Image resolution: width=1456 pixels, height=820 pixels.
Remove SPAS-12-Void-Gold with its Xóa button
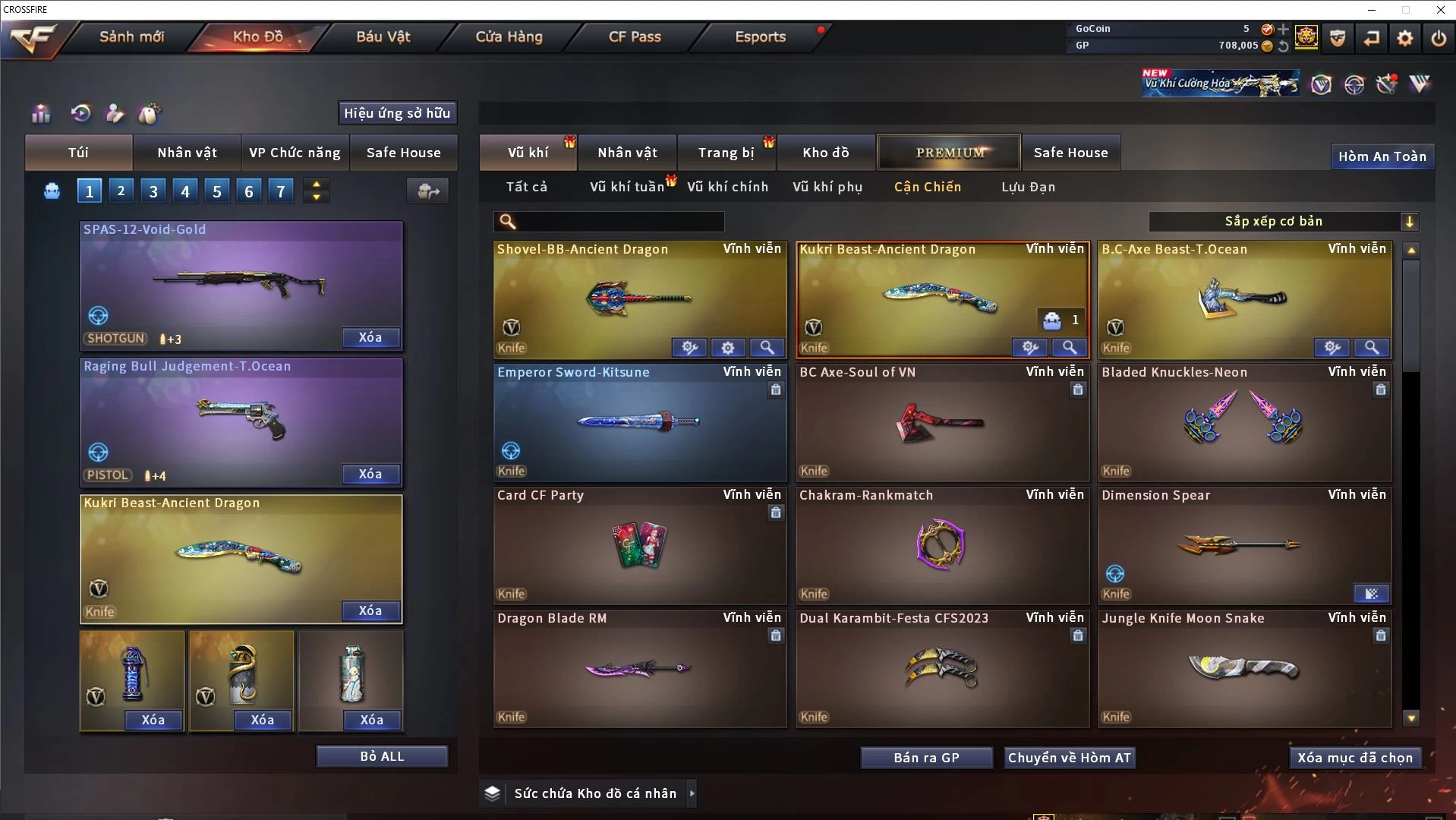(x=370, y=337)
